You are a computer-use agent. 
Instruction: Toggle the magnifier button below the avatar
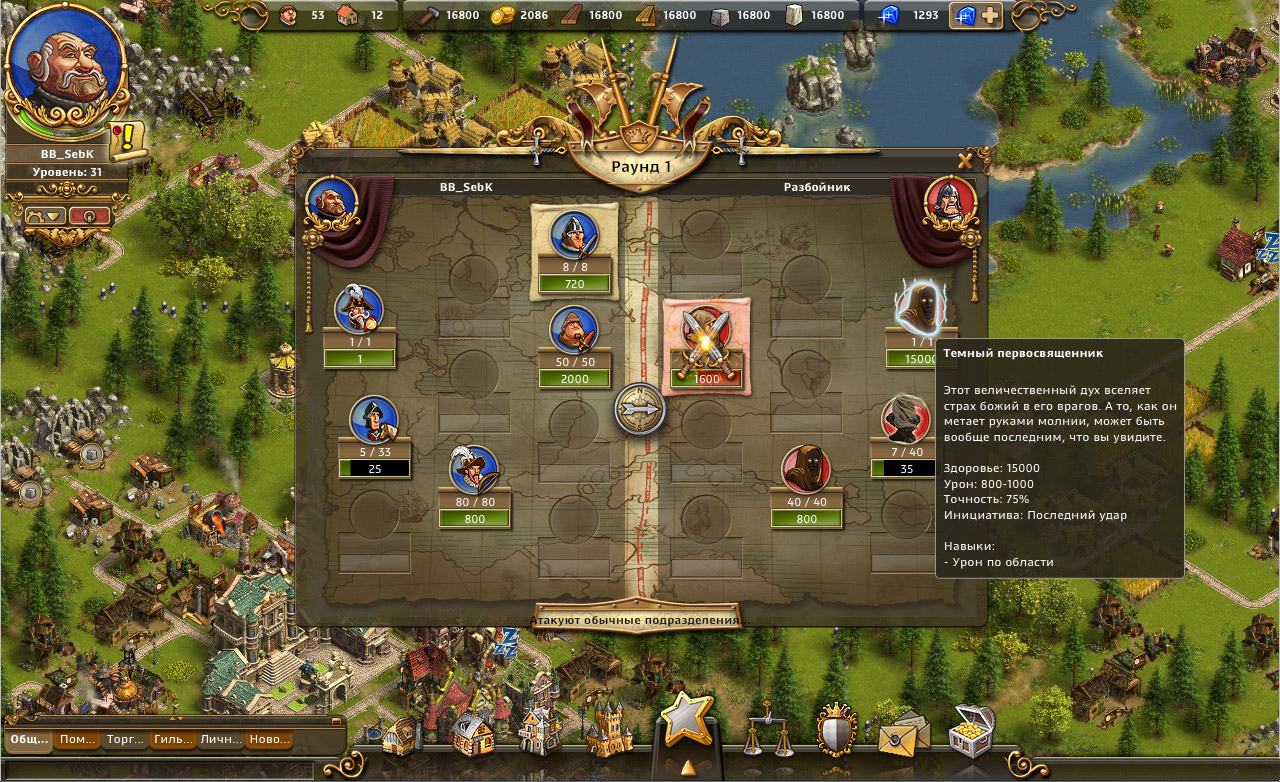pos(90,215)
